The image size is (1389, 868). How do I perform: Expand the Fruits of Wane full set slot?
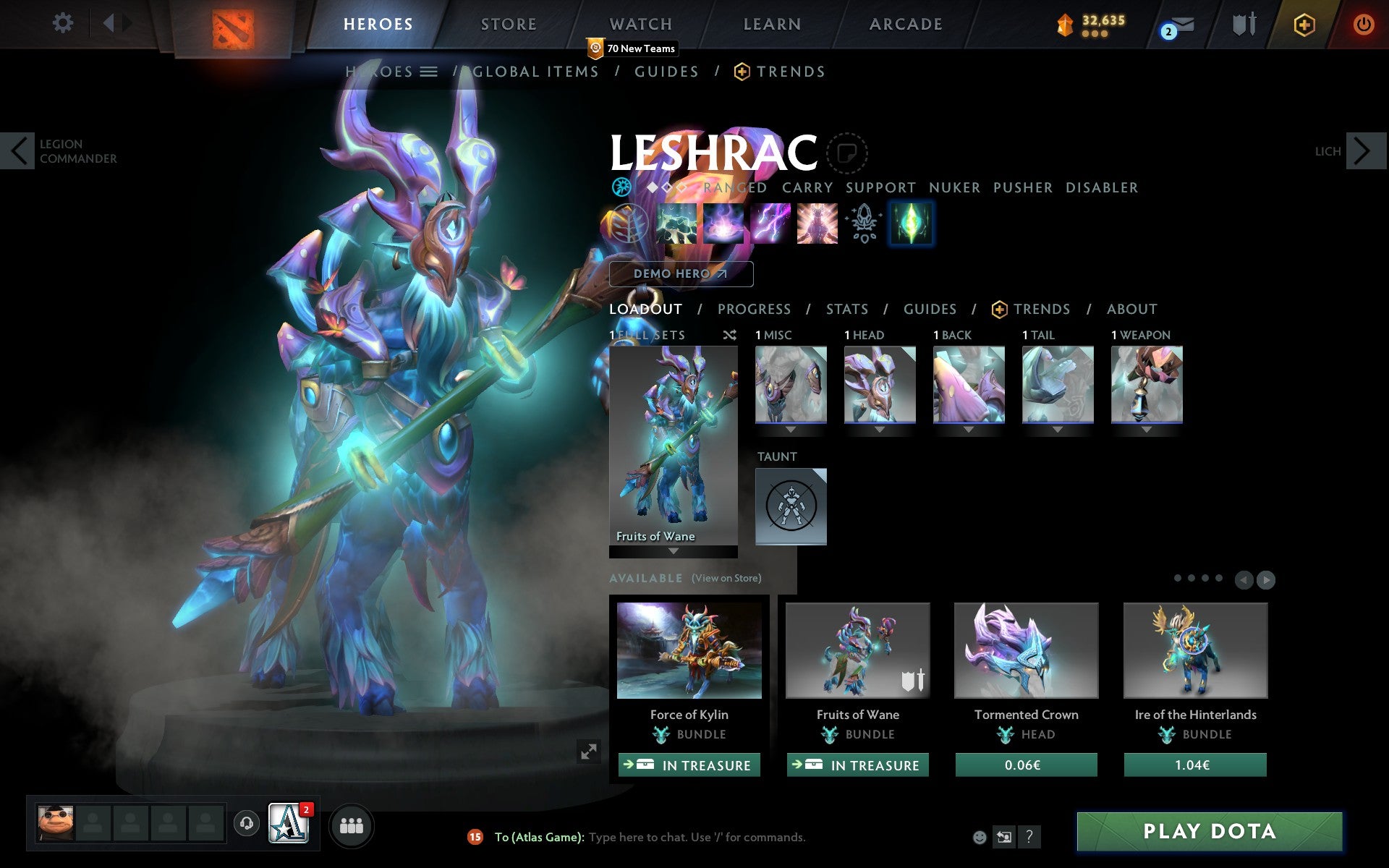point(672,552)
